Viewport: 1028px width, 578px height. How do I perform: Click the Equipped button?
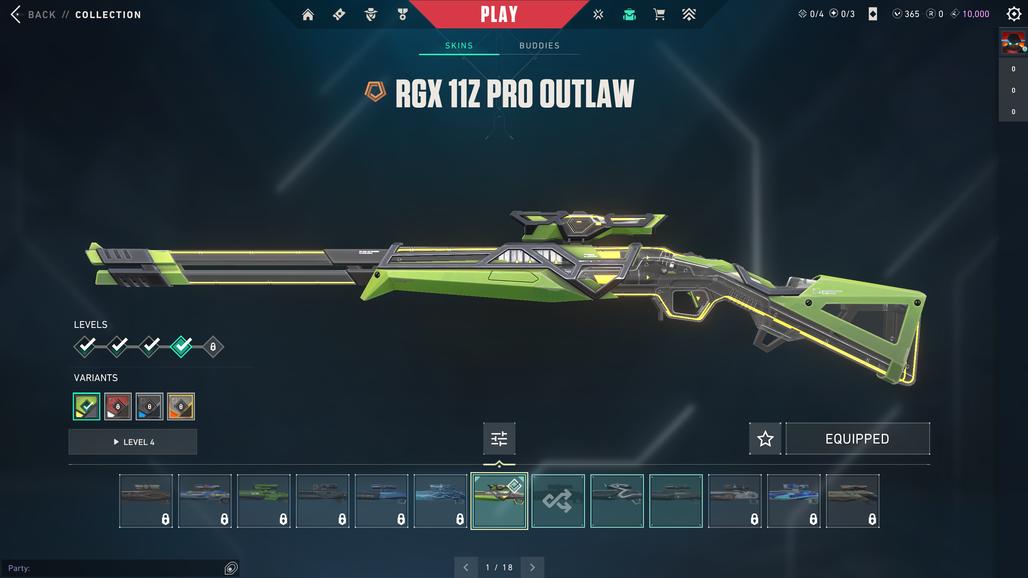[857, 439]
